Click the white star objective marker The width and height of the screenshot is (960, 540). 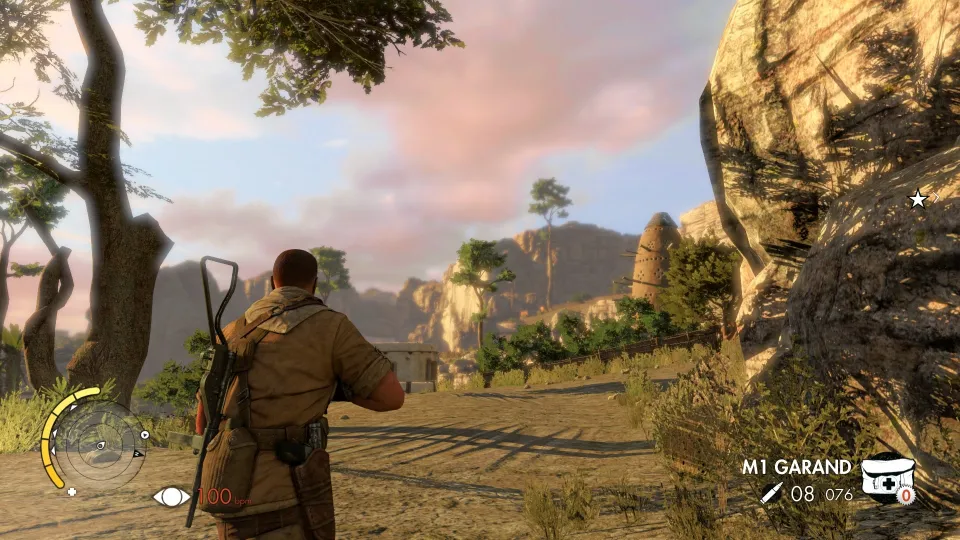tap(917, 199)
